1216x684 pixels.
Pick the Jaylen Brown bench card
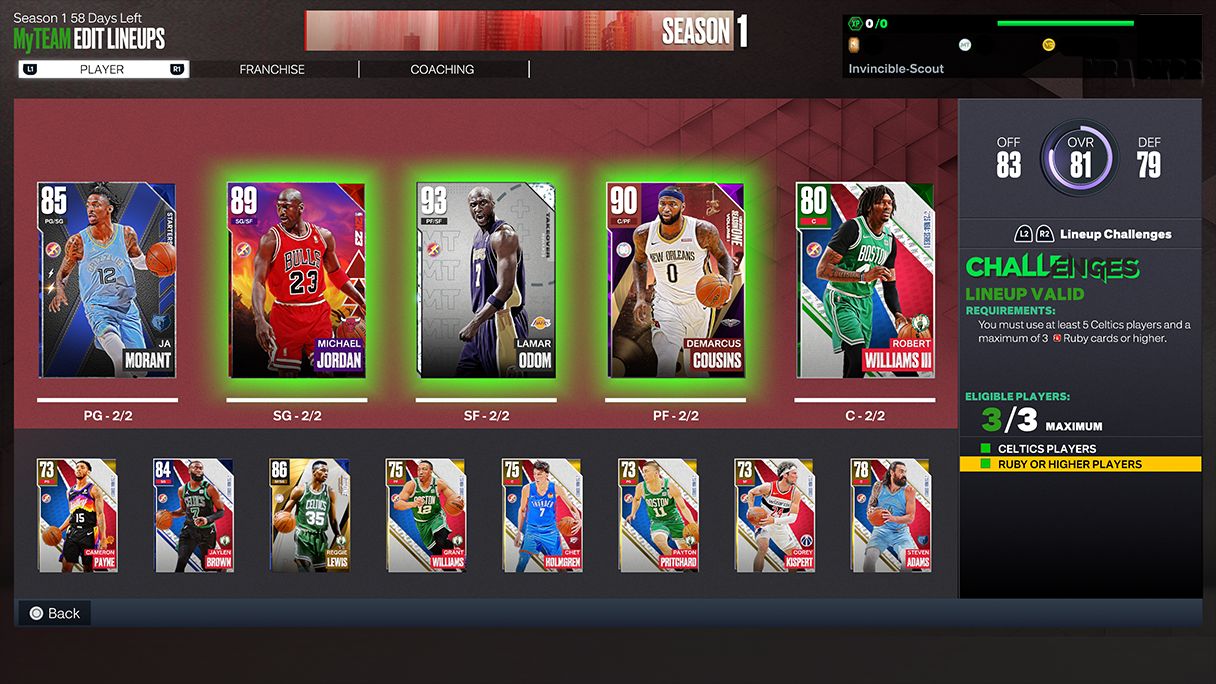pyautogui.click(x=194, y=515)
